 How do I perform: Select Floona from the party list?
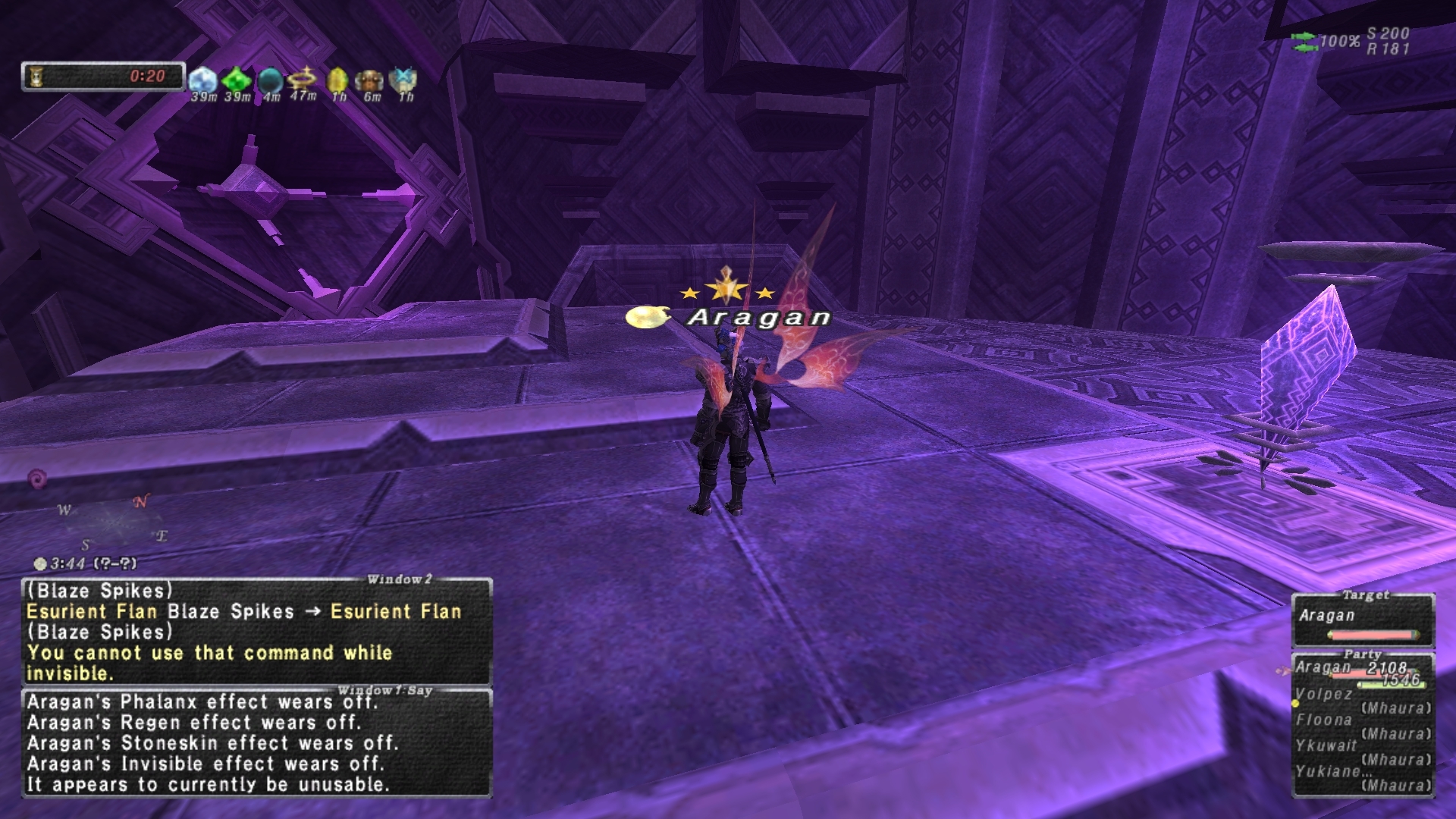click(1324, 720)
